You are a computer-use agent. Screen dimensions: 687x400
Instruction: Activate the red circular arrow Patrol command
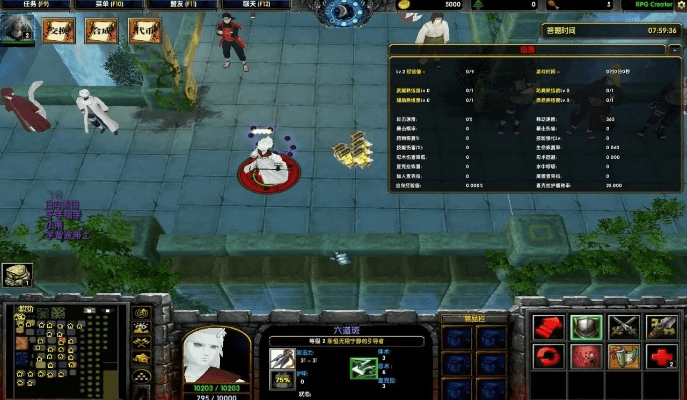pos(547,356)
